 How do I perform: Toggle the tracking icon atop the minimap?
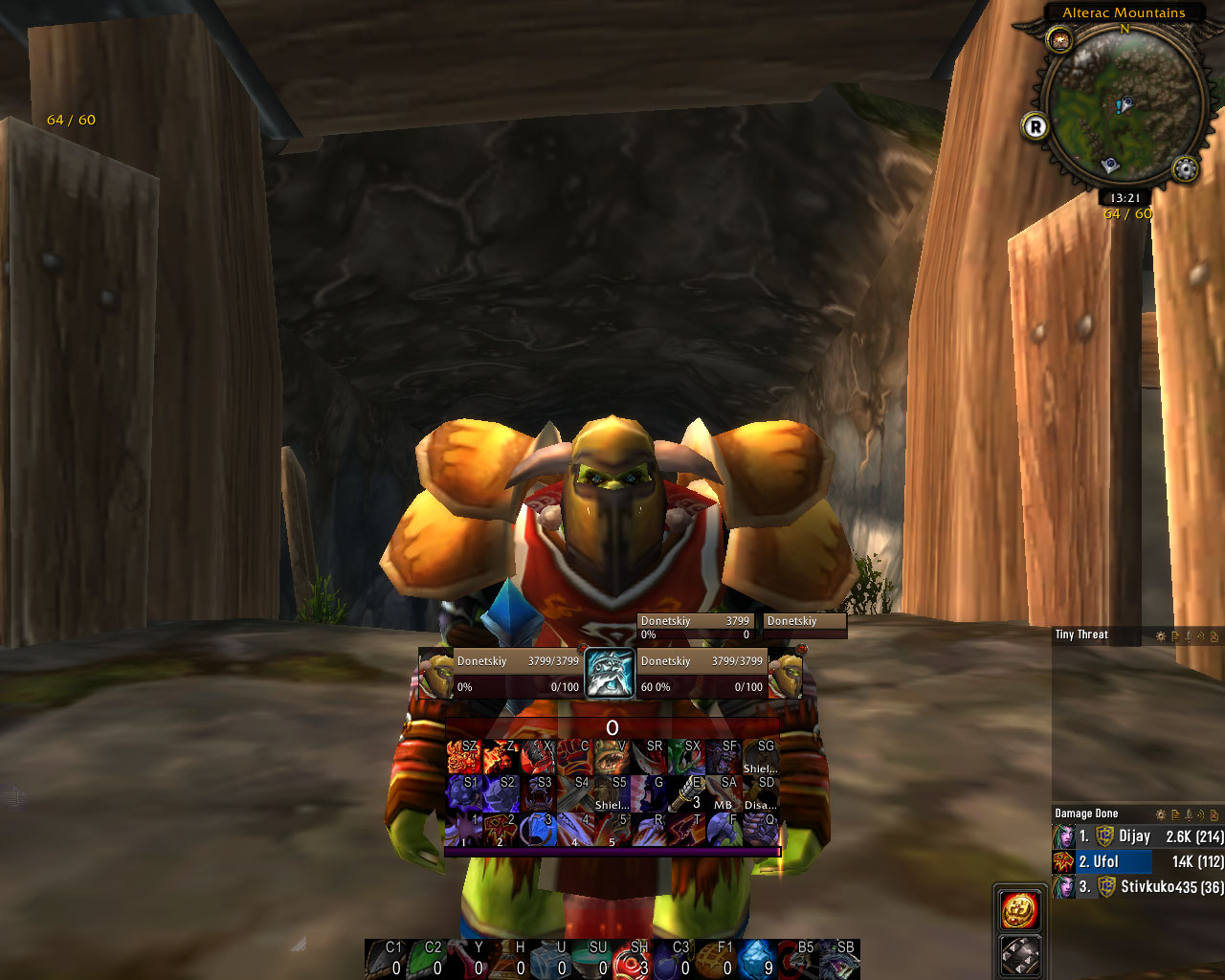[1059, 39]
